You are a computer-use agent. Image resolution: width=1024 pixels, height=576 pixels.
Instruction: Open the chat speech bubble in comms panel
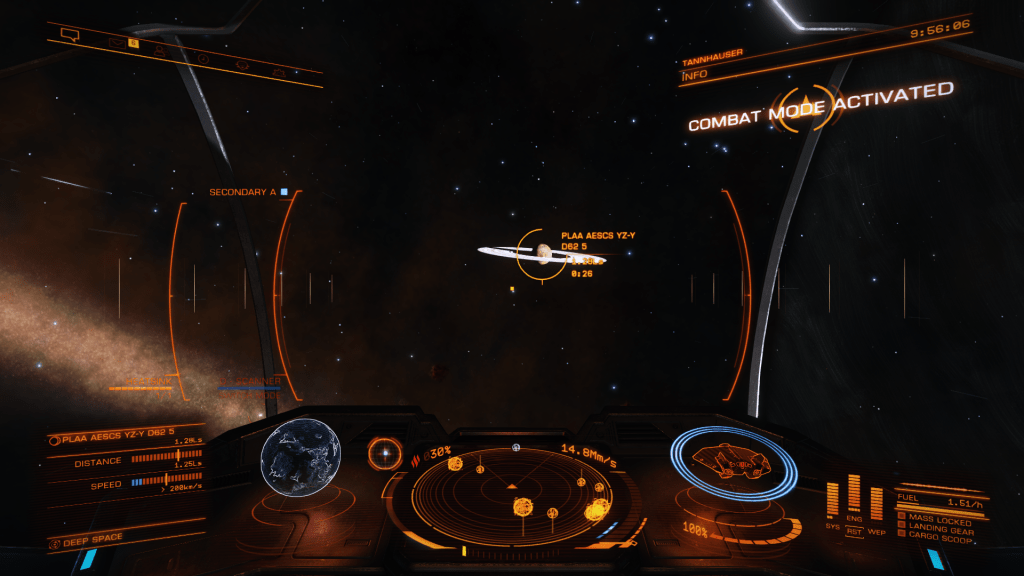point(69,34)
